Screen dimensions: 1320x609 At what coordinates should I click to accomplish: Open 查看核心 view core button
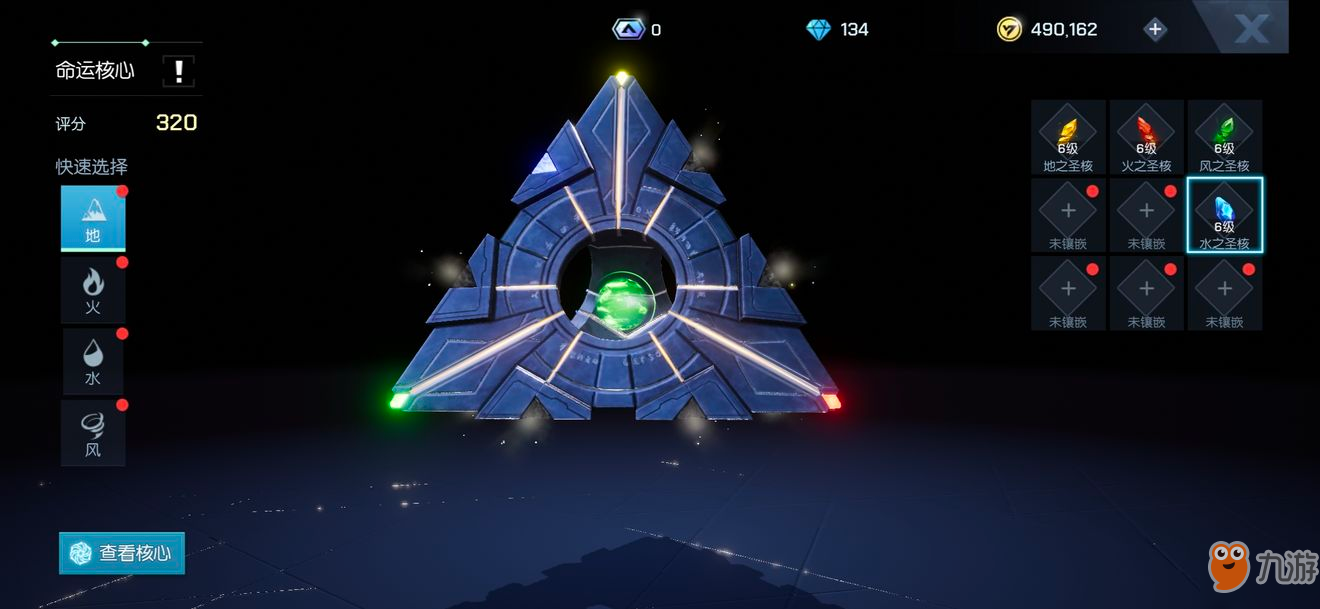pos(122,553)
